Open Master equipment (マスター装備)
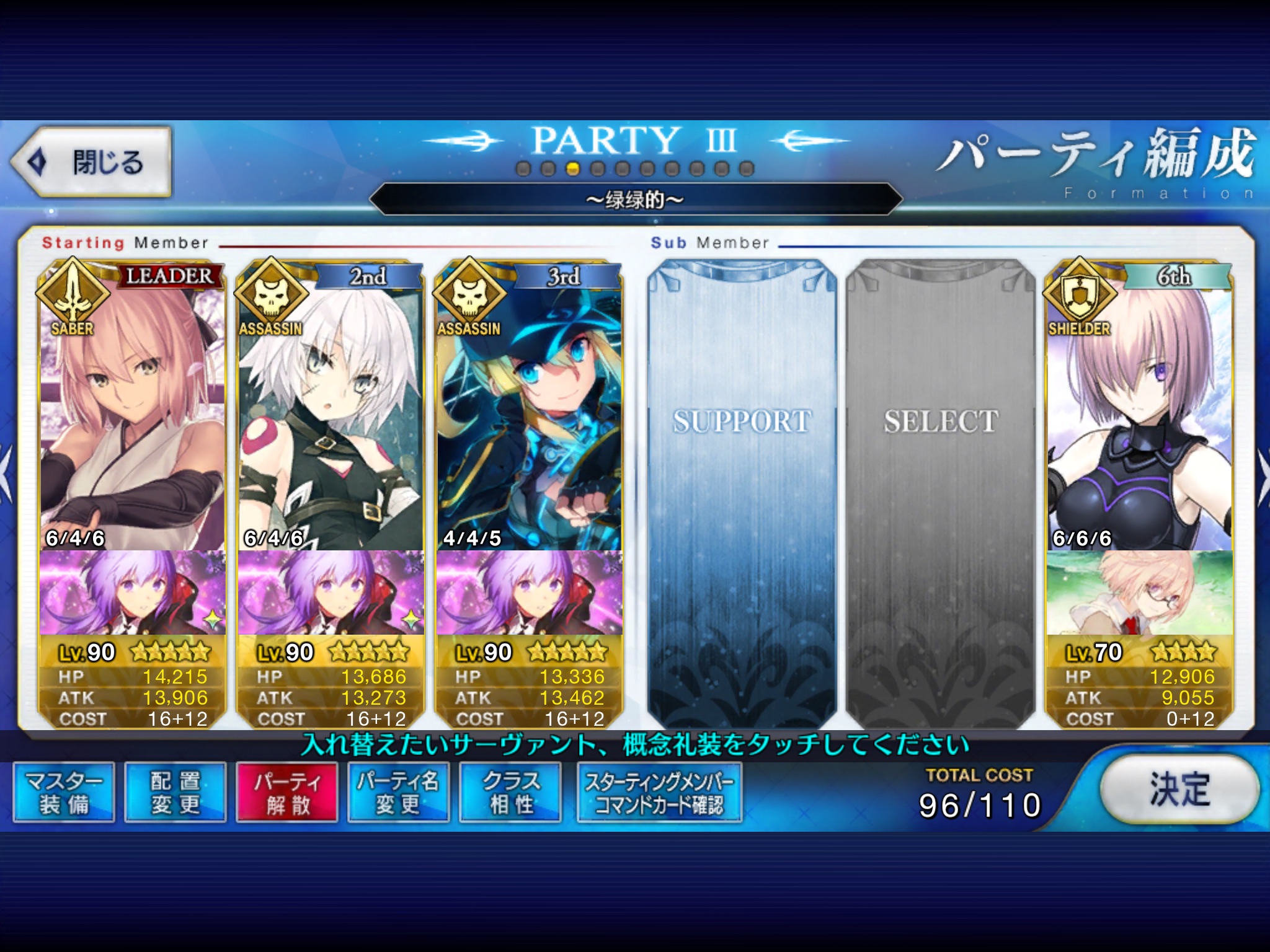The image size is (1270, 952). 64,793
